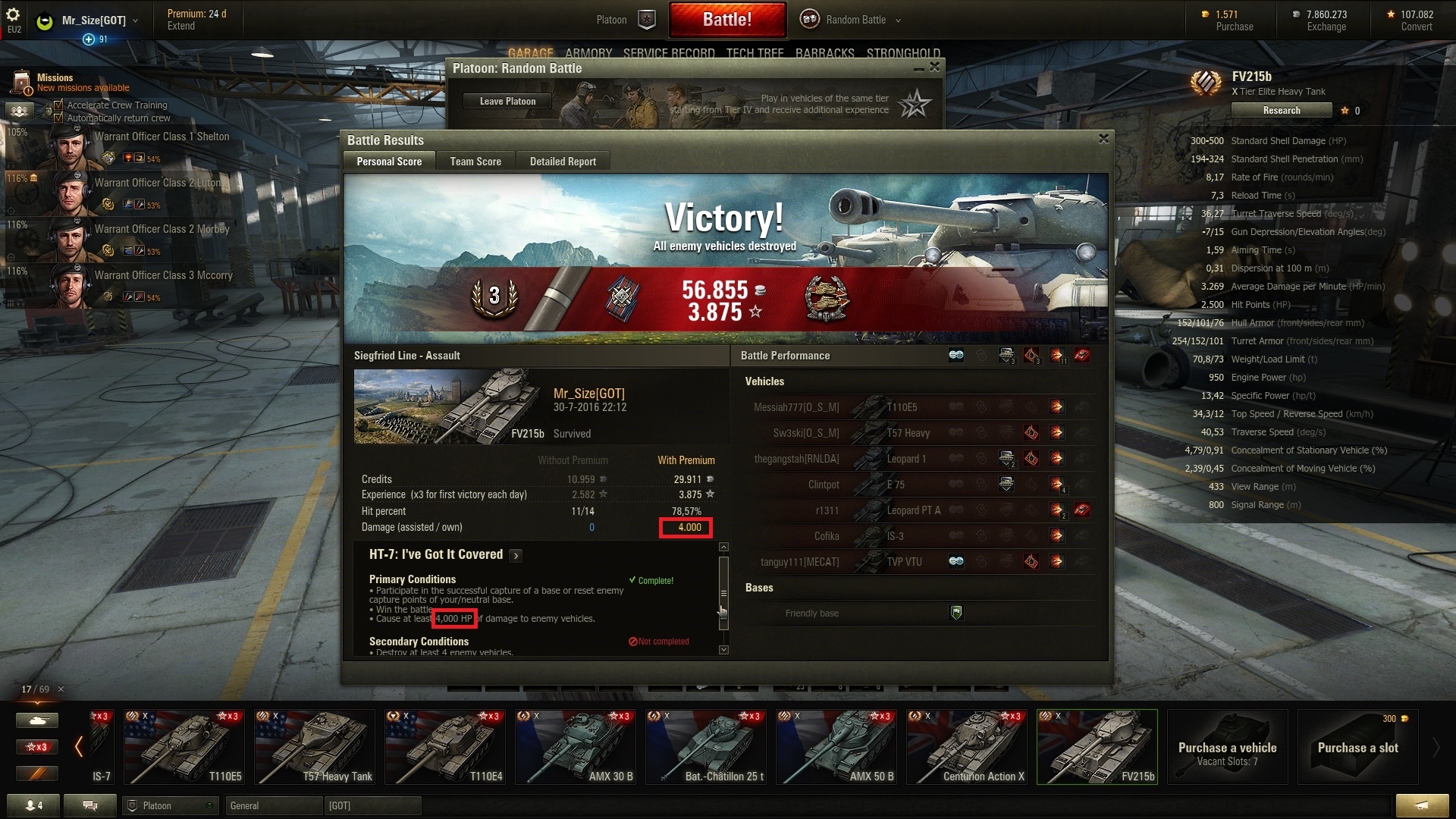The width and height of the screenshot is (1456, 819).
Task: Expand the HT-7 I've Got It Covered mission
Action: 516,556
